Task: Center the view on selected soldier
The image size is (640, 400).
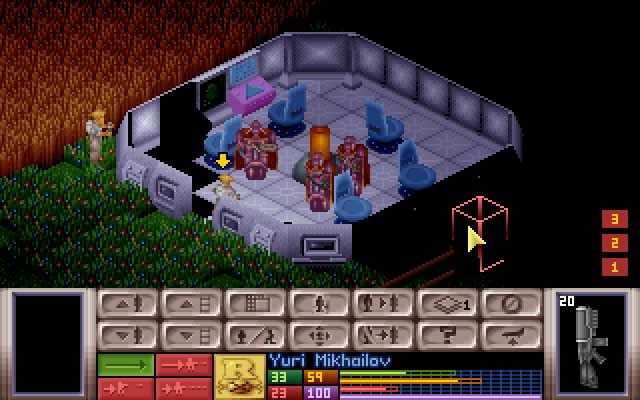Action: 318,334
